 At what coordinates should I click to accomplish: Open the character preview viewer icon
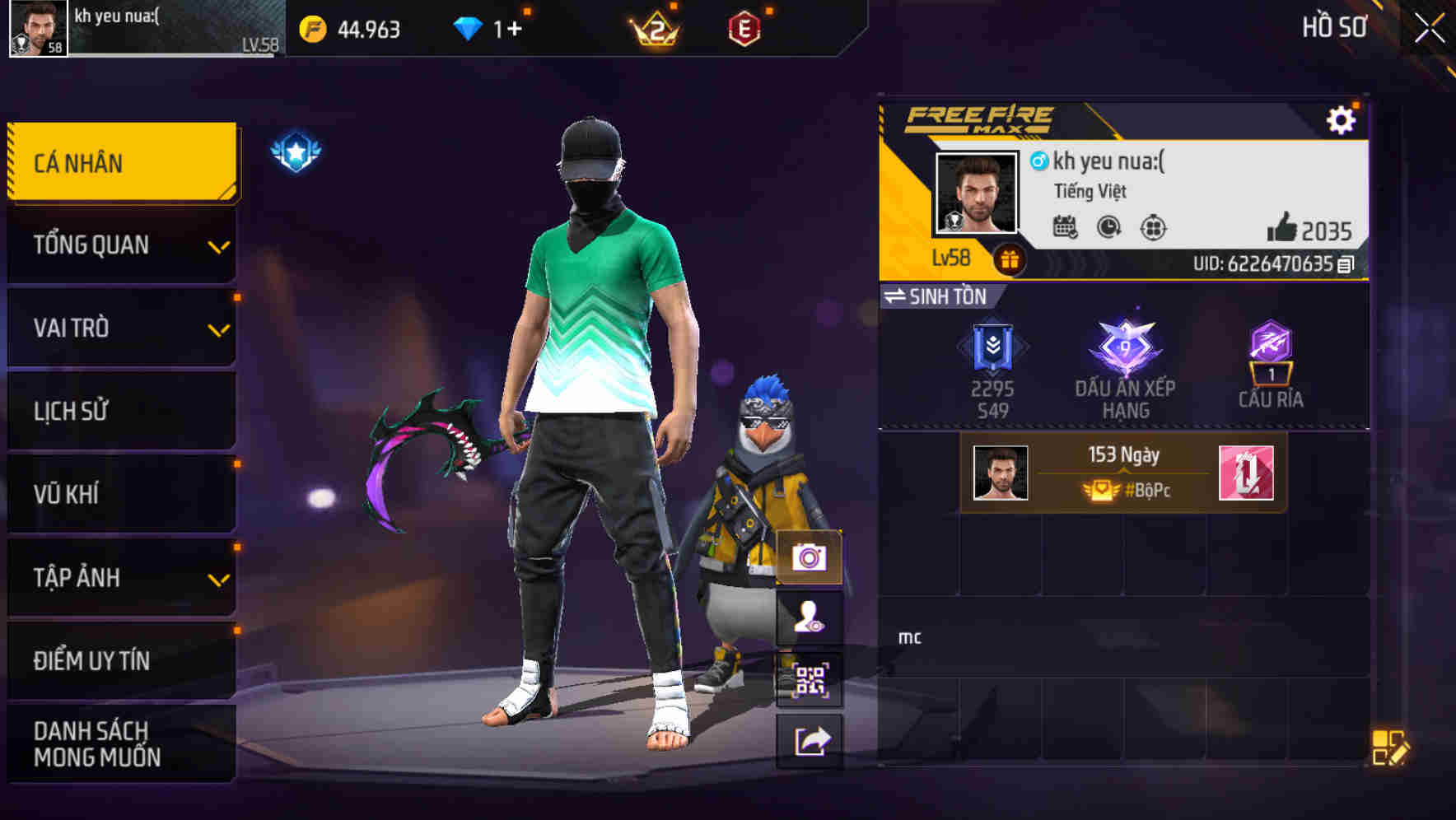click(811, 618)
